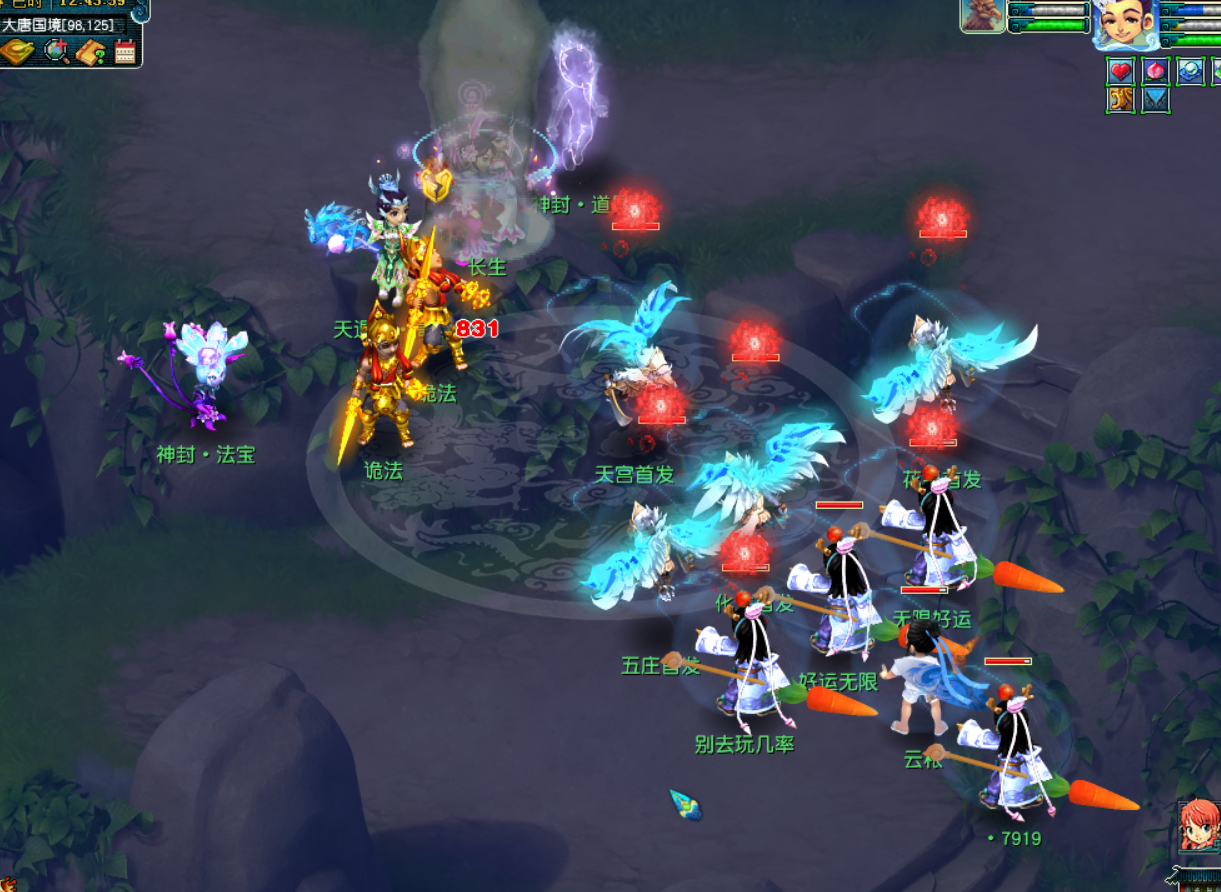1221x892 pixels.
Task: Open the help book with question mark
Action: (91, 51)
